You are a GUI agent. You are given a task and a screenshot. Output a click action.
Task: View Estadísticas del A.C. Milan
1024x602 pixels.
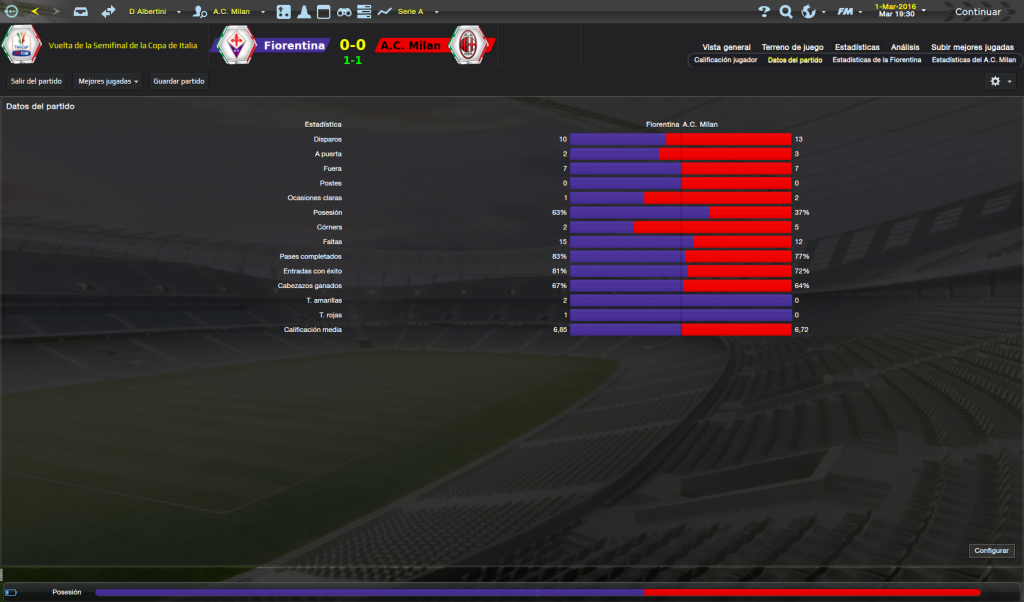coord(973,60)
